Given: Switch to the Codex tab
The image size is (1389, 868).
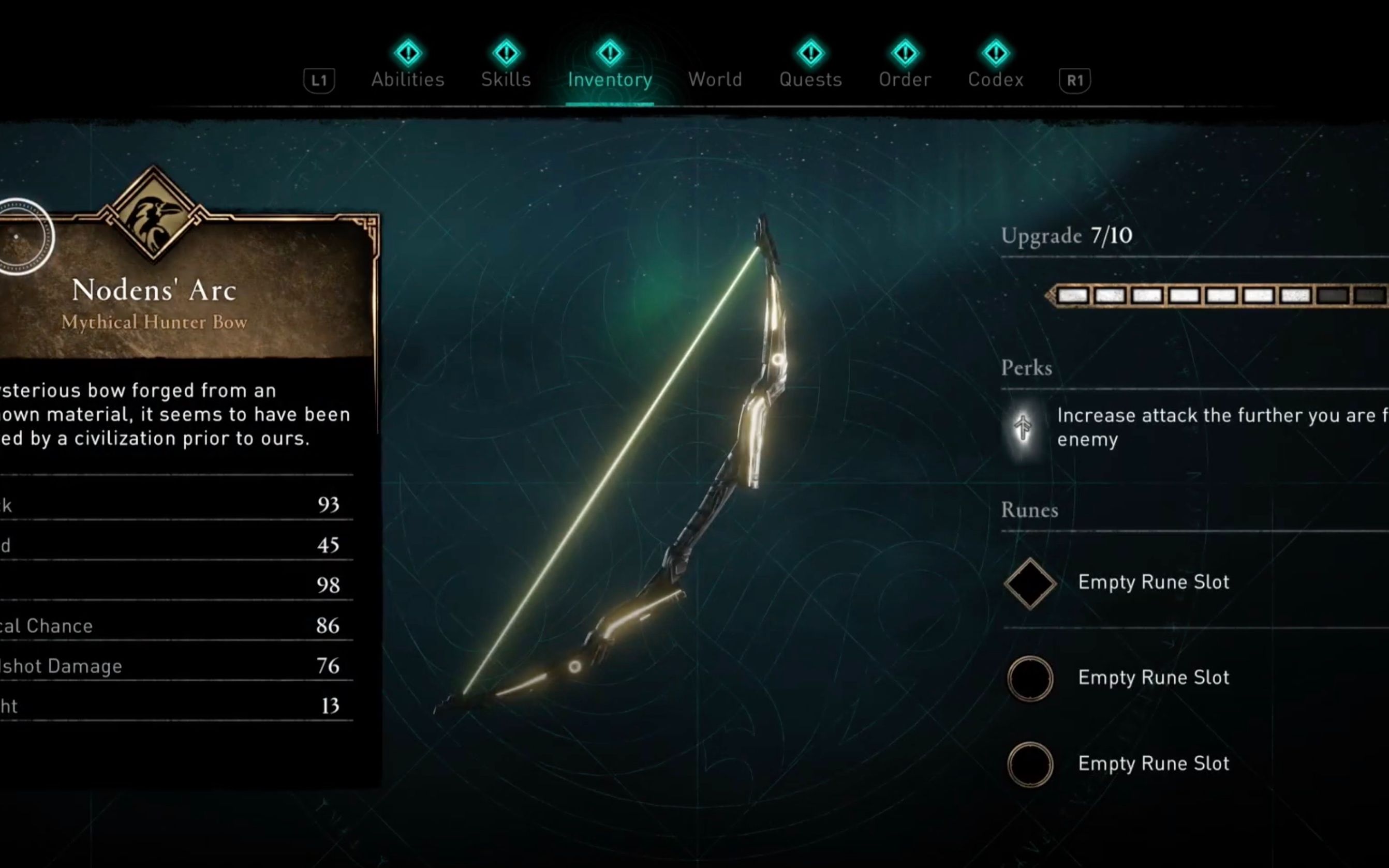Looking at the screenshot, I should [x=996, y=79].
